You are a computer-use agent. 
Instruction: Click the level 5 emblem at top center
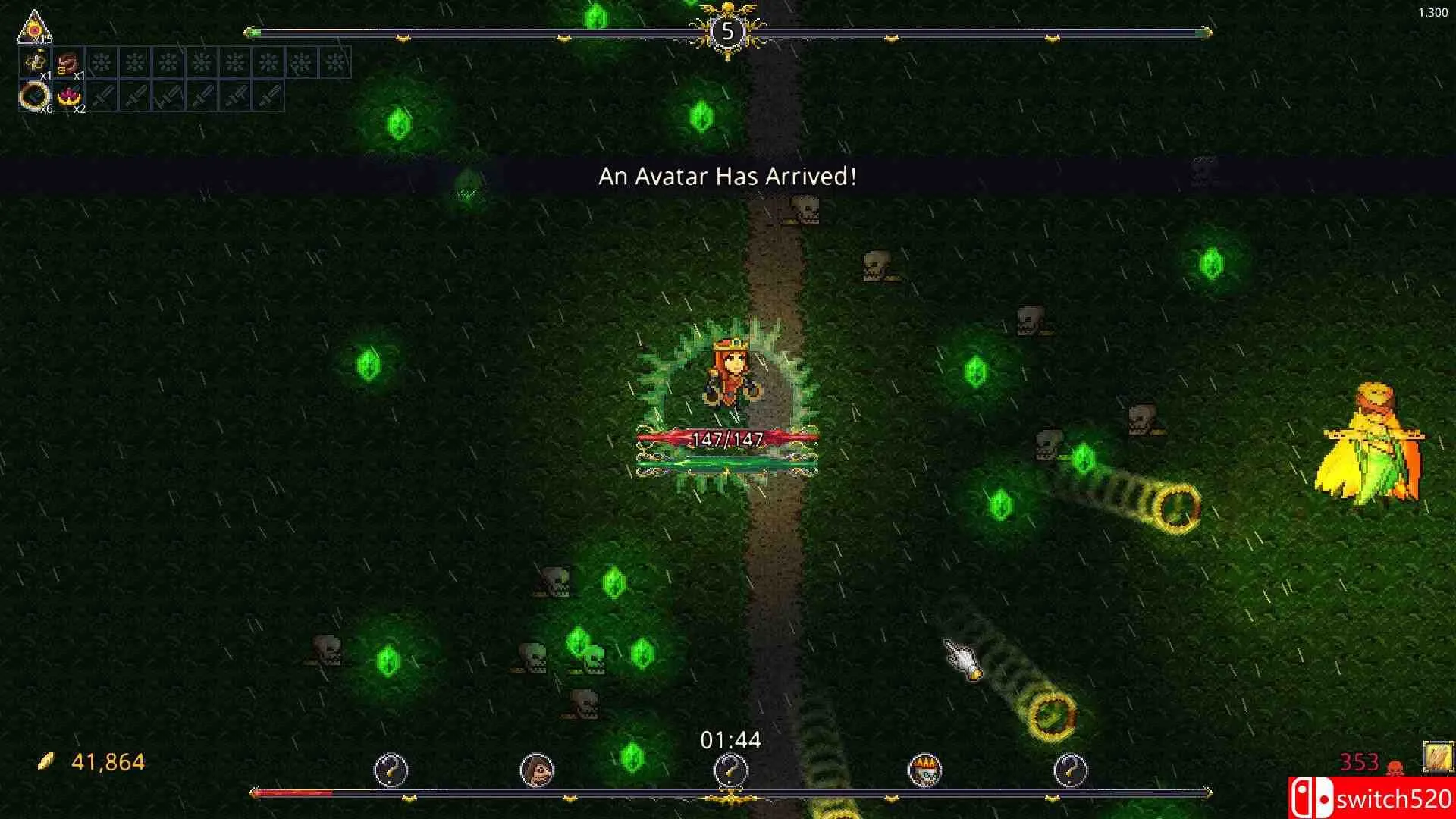click(729, 30)
